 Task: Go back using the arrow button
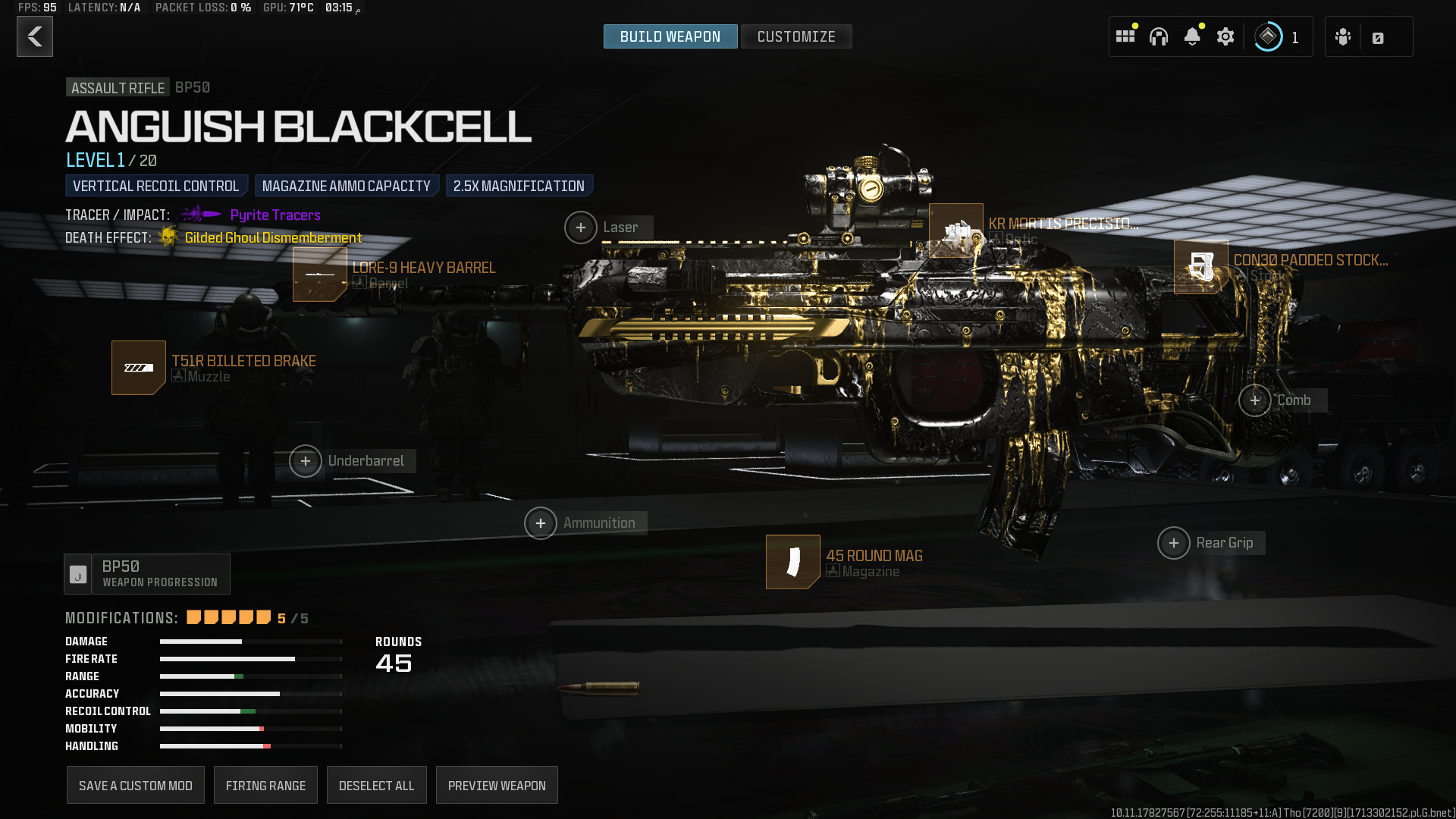pos(35,36)
